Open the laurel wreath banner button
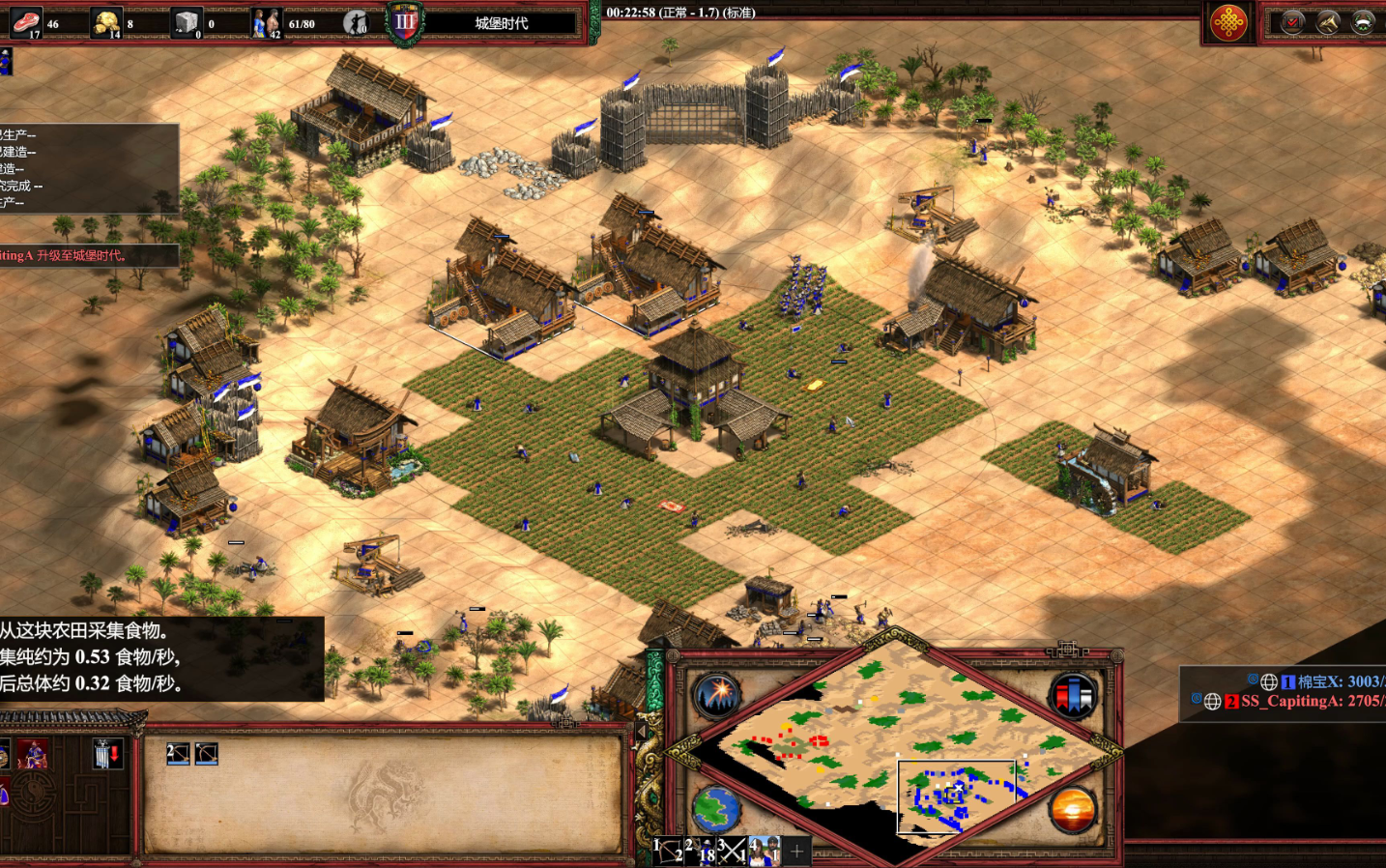This screenshot has height=868, width=1386. tap(1364, 22)
